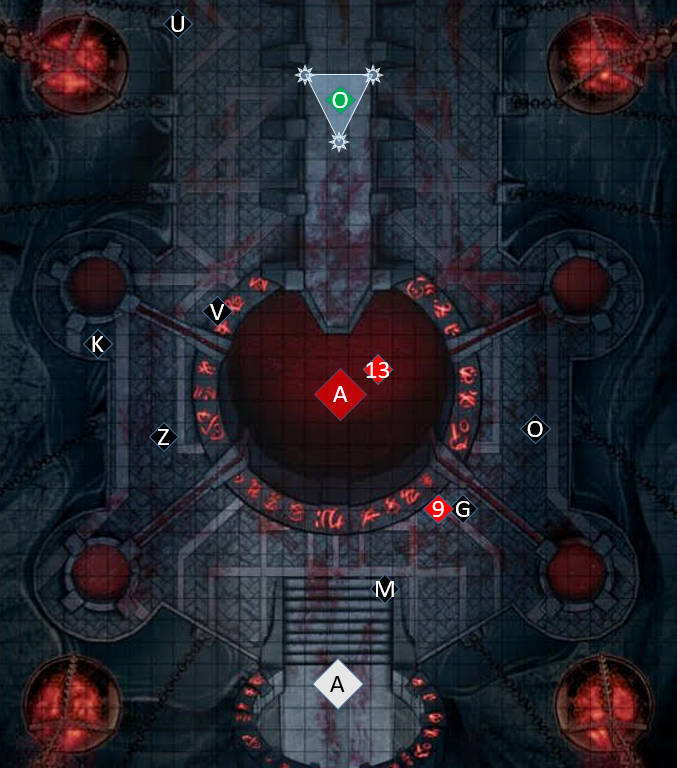Select the black U diamond token
The height and width of the screenshot is (768, 677).
click(x=178, y=24)
